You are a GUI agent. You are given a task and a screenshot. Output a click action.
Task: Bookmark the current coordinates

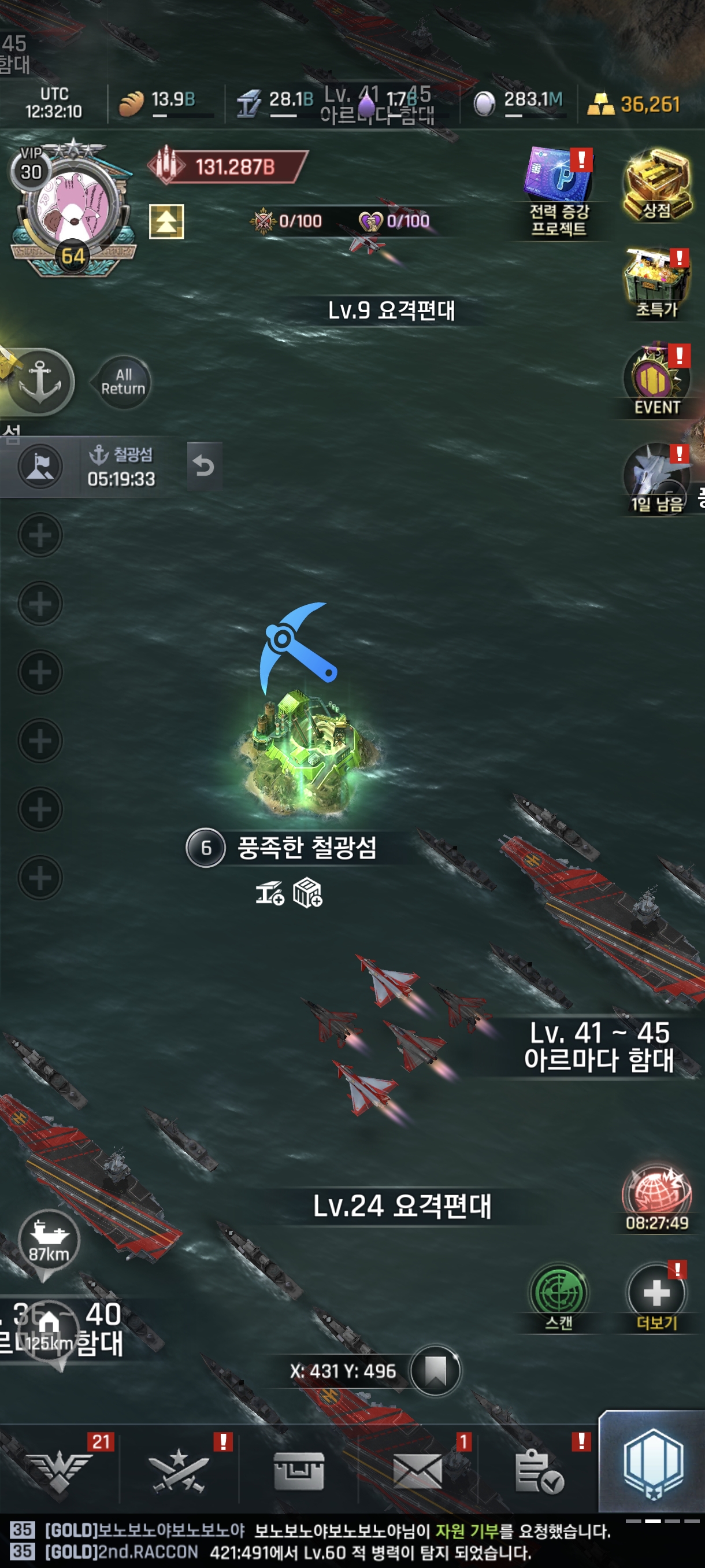435,1371
